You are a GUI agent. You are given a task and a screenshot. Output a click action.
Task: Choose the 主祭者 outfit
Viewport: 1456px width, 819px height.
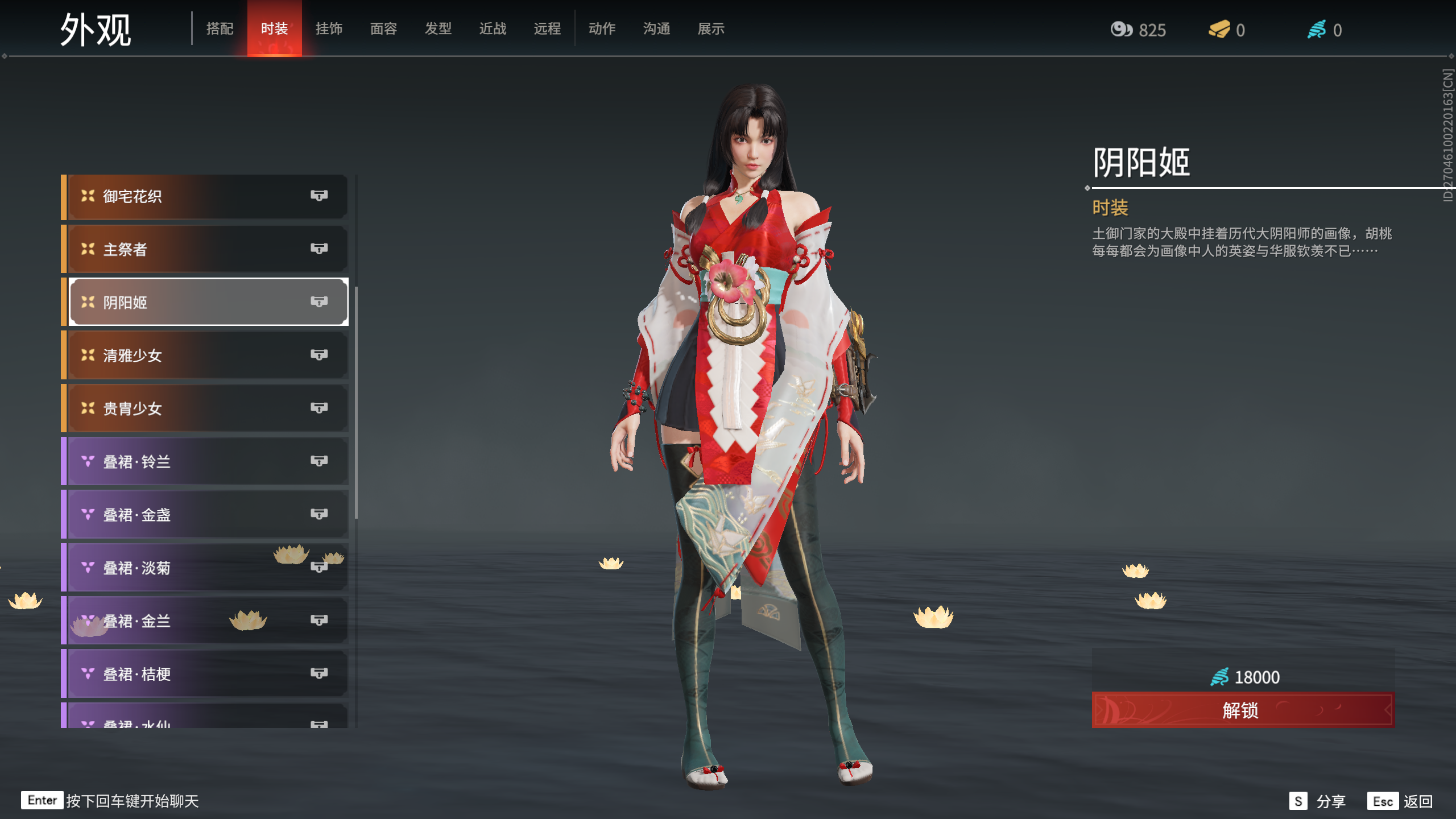[205, 249]
